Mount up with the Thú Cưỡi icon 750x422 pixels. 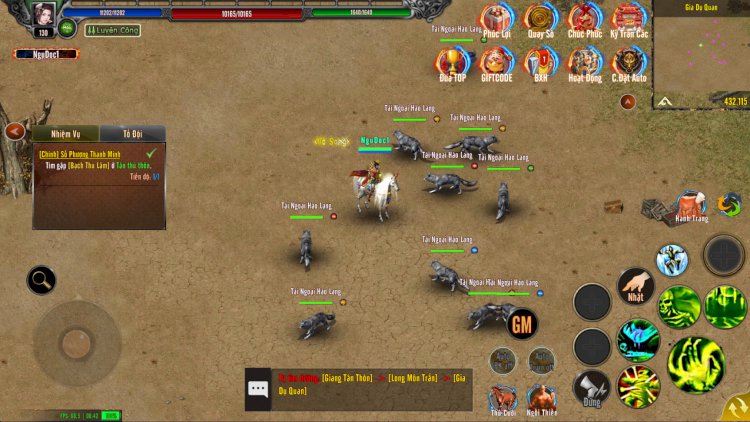click(x=503, y=397)
